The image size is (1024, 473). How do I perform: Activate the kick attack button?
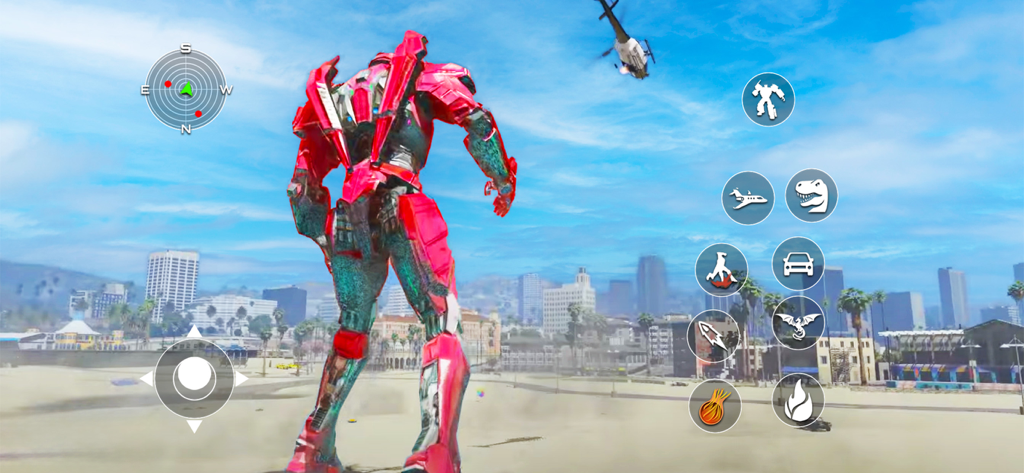(722, 269)
